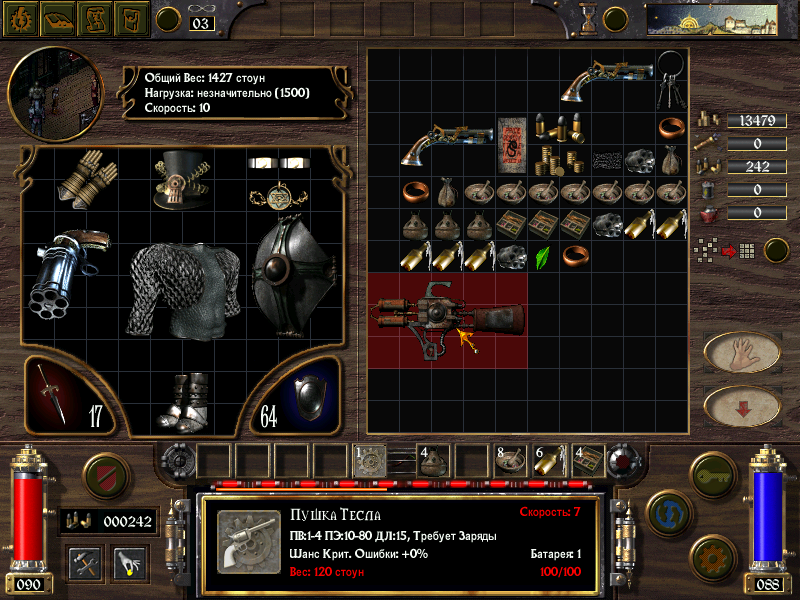Click the gear-and-flame button in the top bar

click(19, 17)
